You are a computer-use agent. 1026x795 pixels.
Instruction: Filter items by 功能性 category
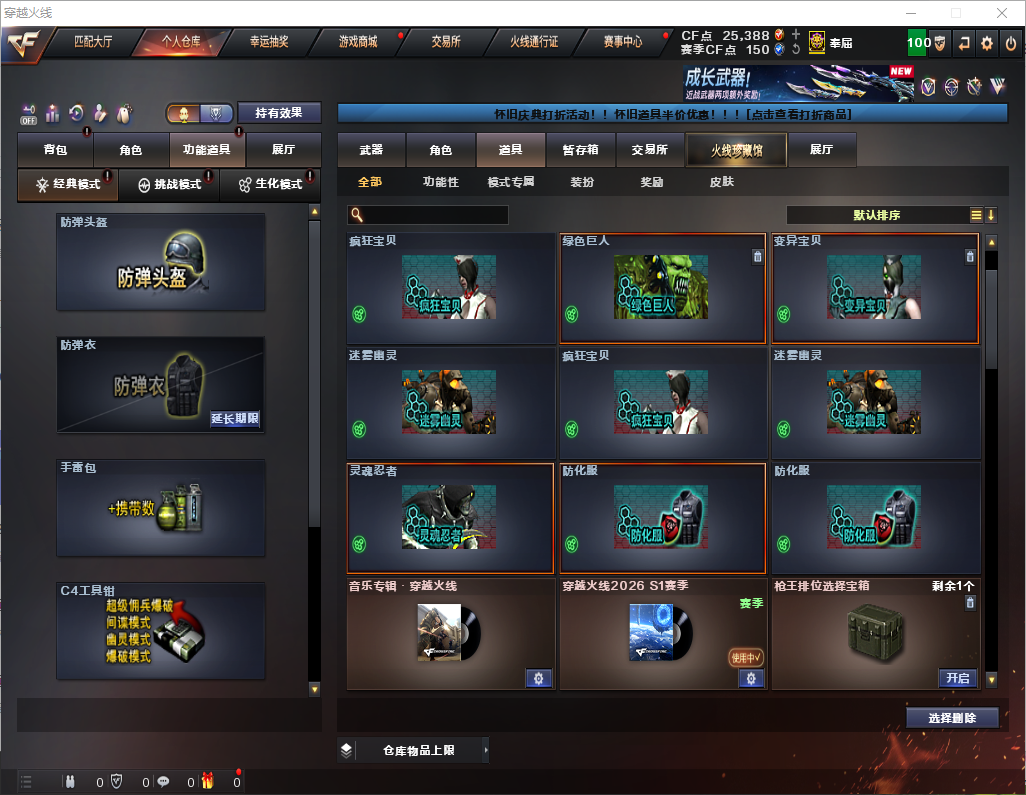[440, 182]
